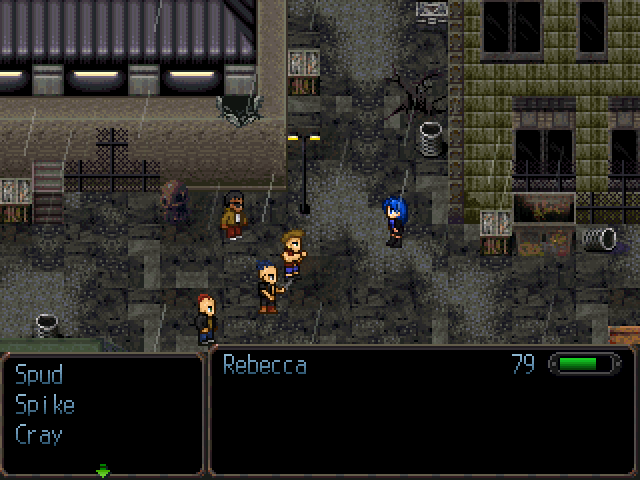
Task: Target Cray in the enemy list
Action: (39, 435)
